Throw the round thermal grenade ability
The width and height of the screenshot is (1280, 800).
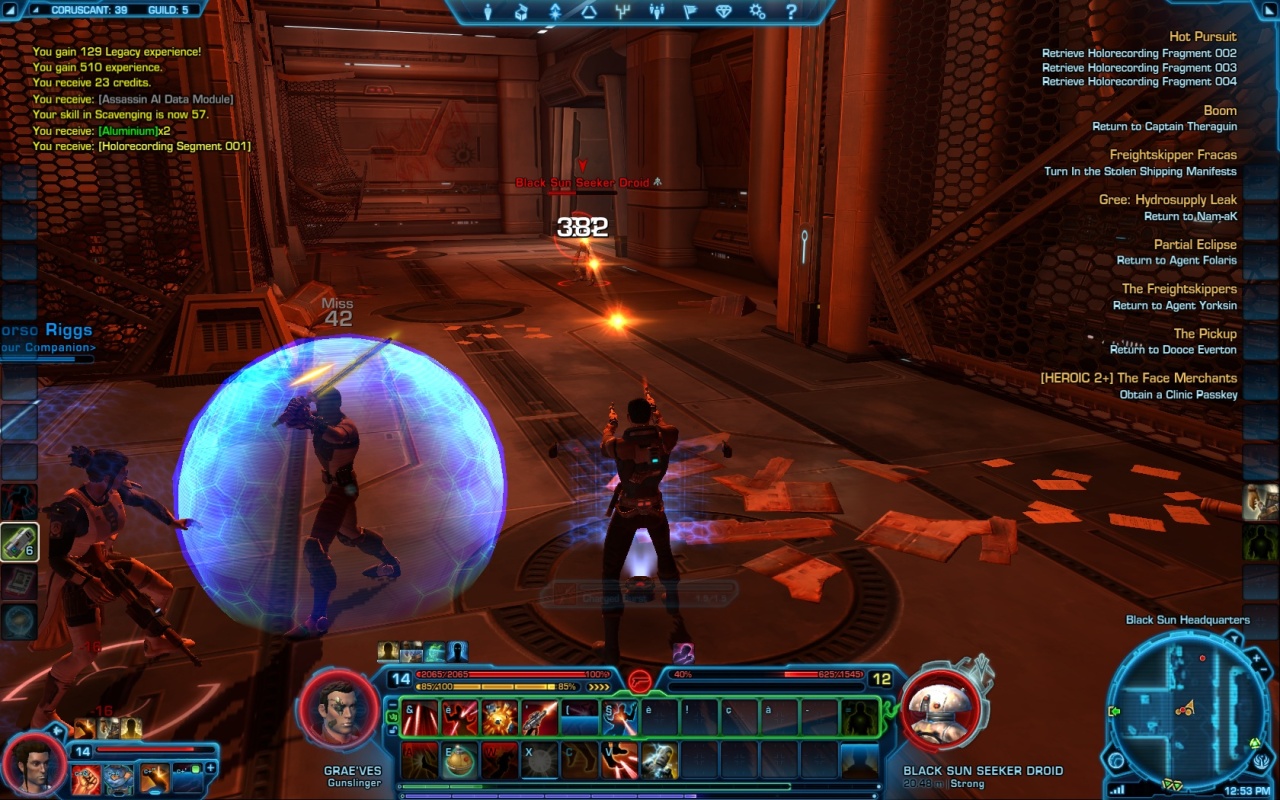[460, 760]
